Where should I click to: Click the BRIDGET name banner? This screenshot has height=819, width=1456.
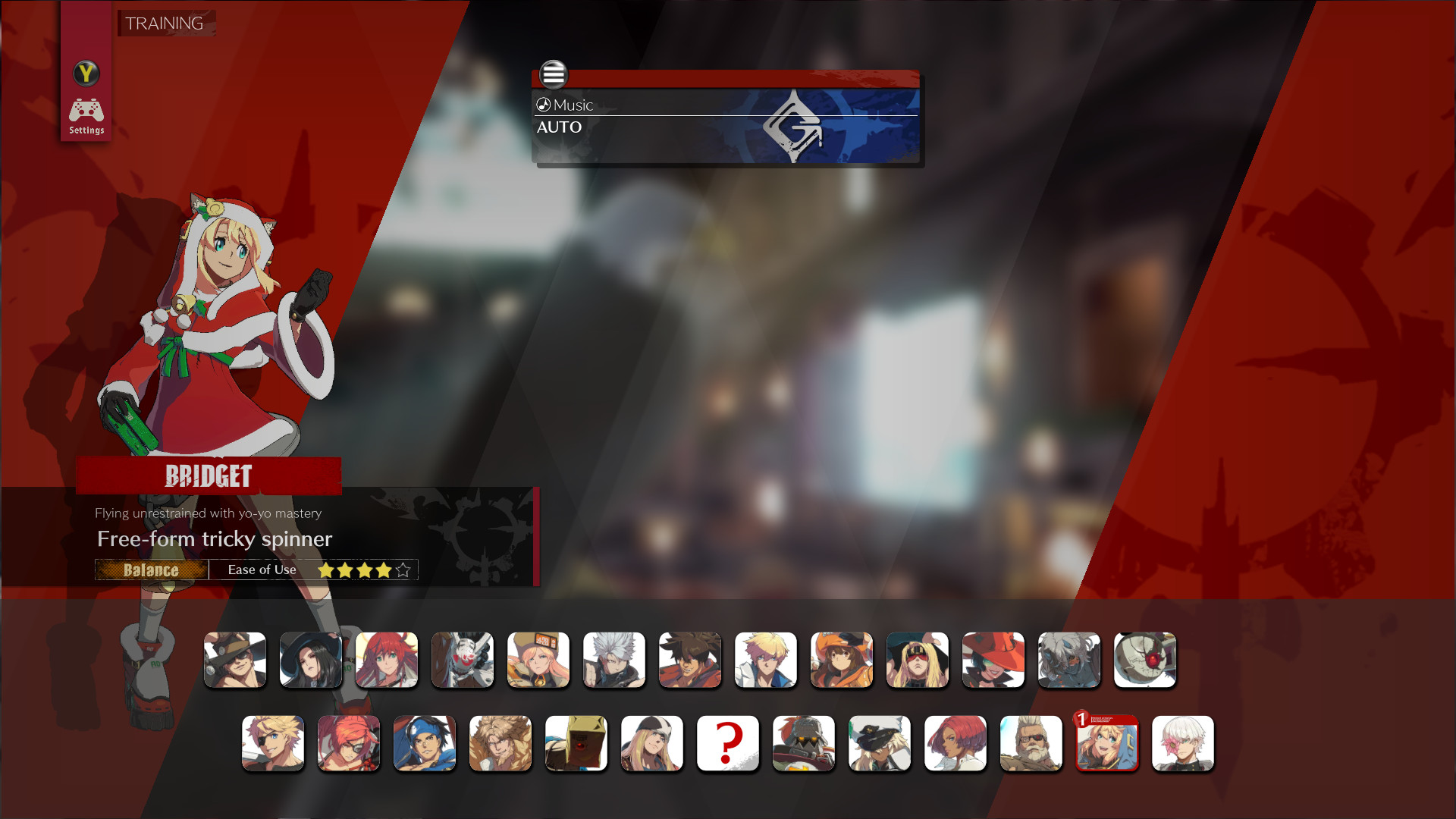point(209,477)
